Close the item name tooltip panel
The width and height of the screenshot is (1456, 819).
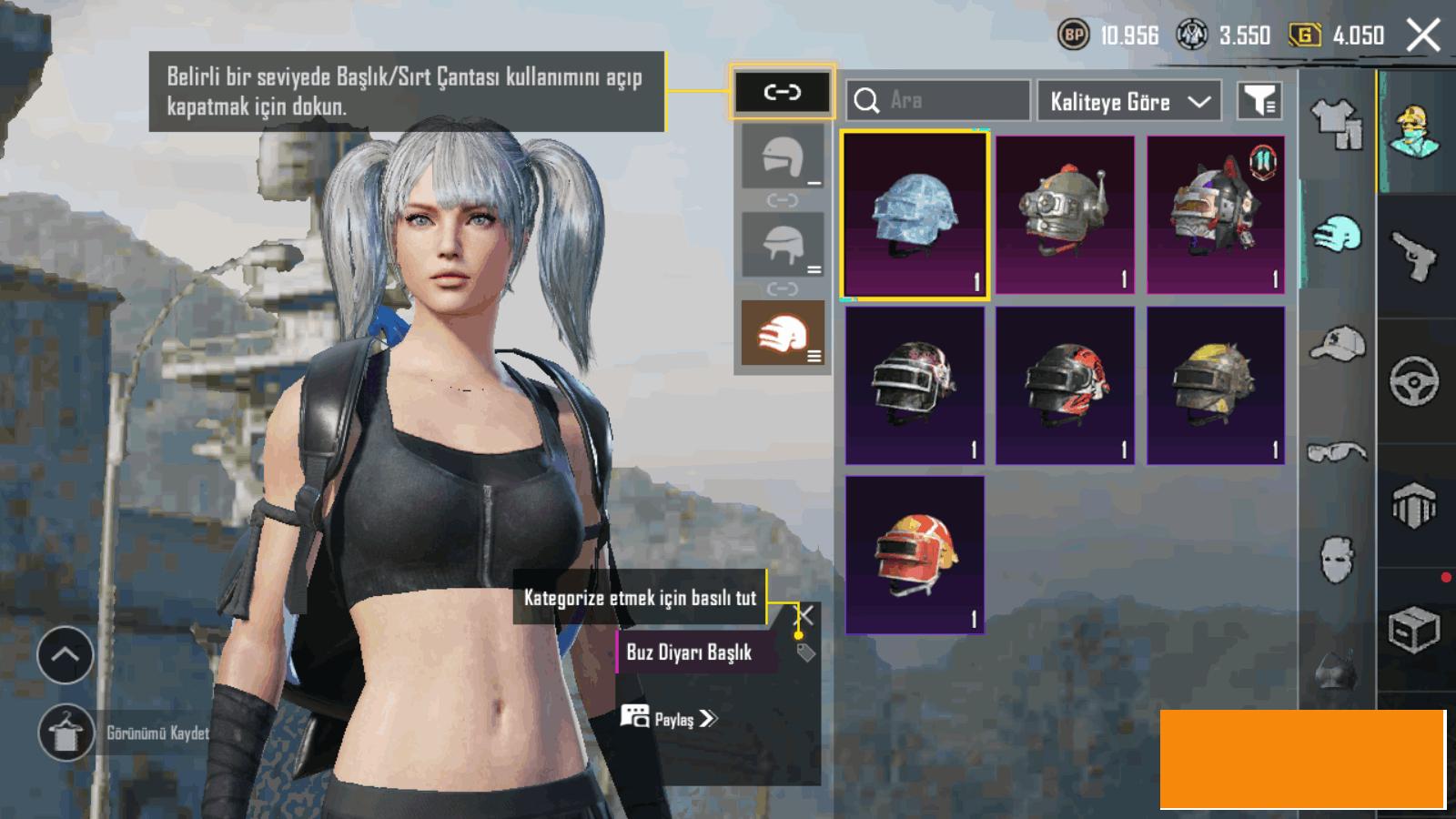[x=805, y=616]
